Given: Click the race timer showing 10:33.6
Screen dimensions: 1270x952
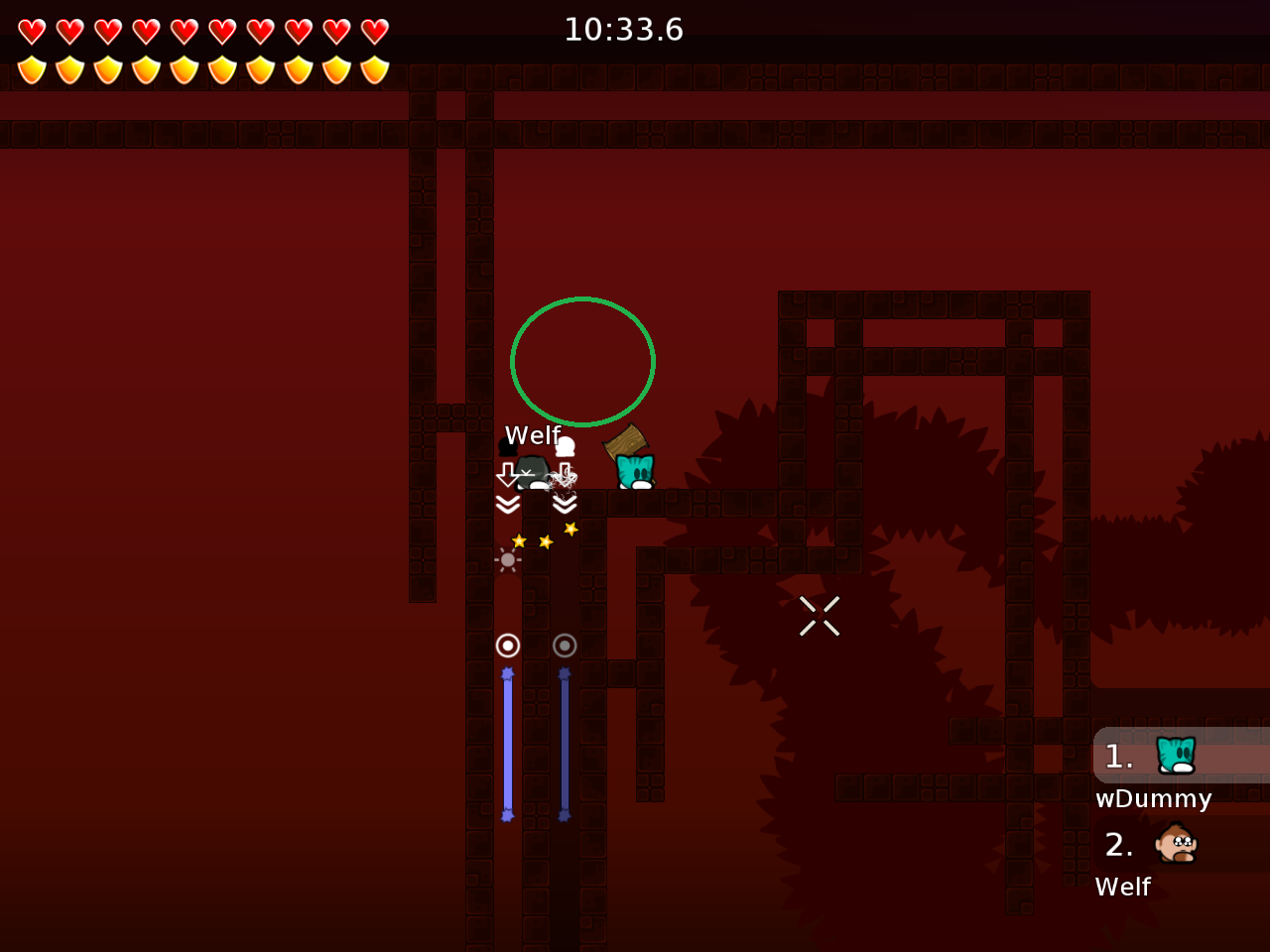Looking at the screenshot, I should pos(623,29).
